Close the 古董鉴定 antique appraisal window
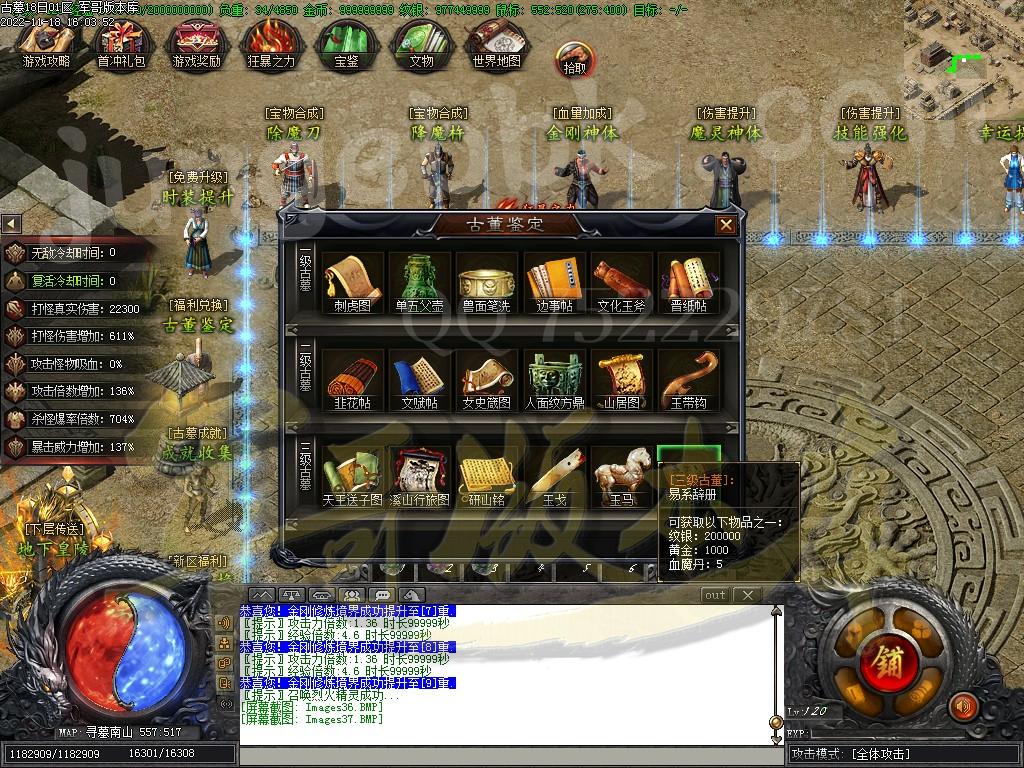 pos(726,225)
